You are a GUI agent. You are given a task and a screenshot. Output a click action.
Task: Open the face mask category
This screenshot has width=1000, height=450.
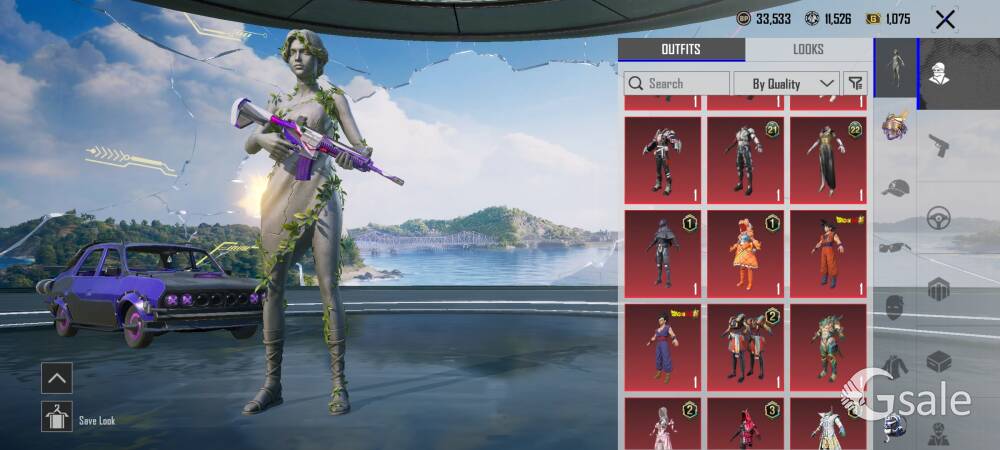[x=895, y=307]
